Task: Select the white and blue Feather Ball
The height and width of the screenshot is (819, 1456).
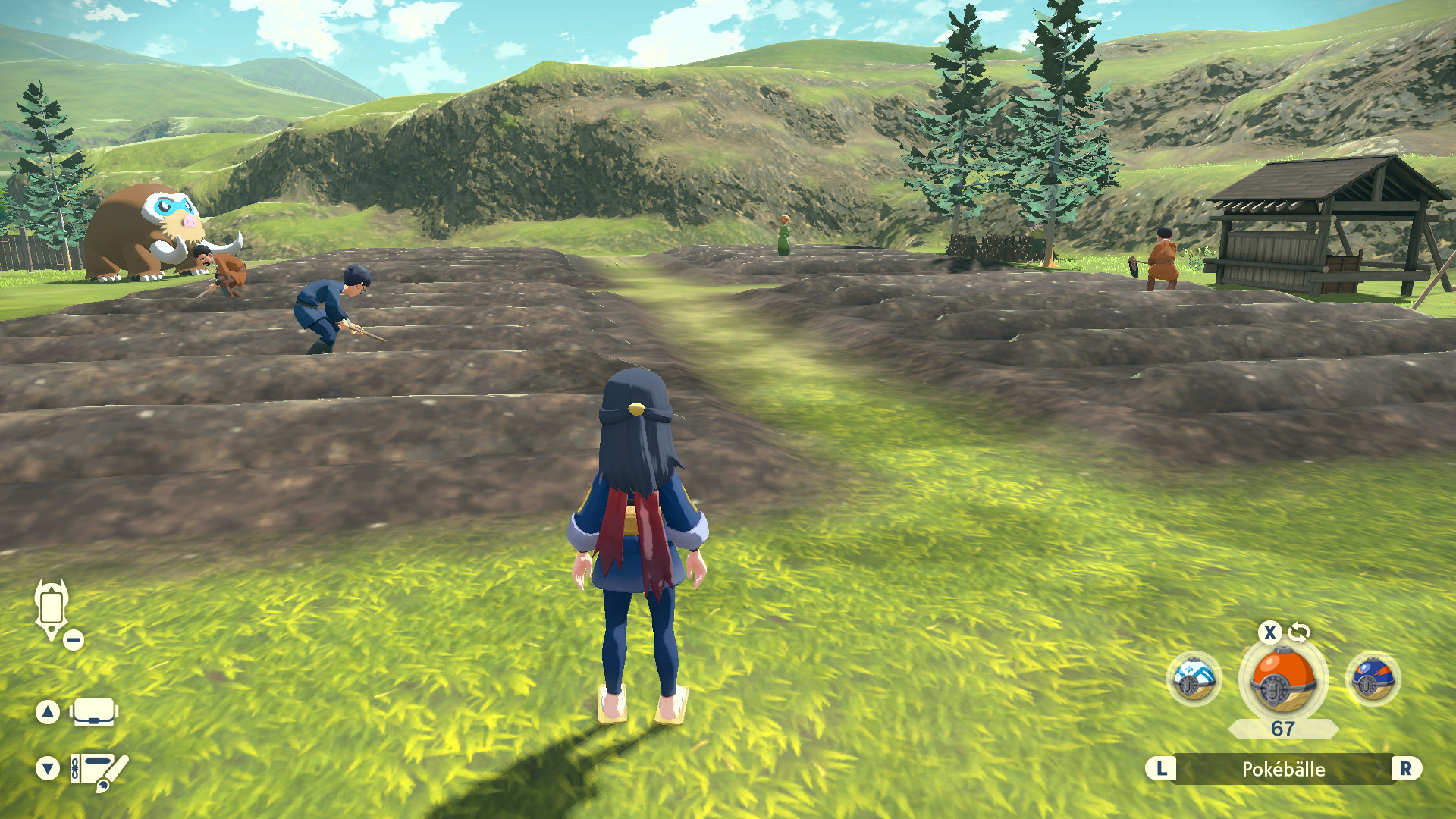Action: pyautogui.click(x=1193, y=679)
